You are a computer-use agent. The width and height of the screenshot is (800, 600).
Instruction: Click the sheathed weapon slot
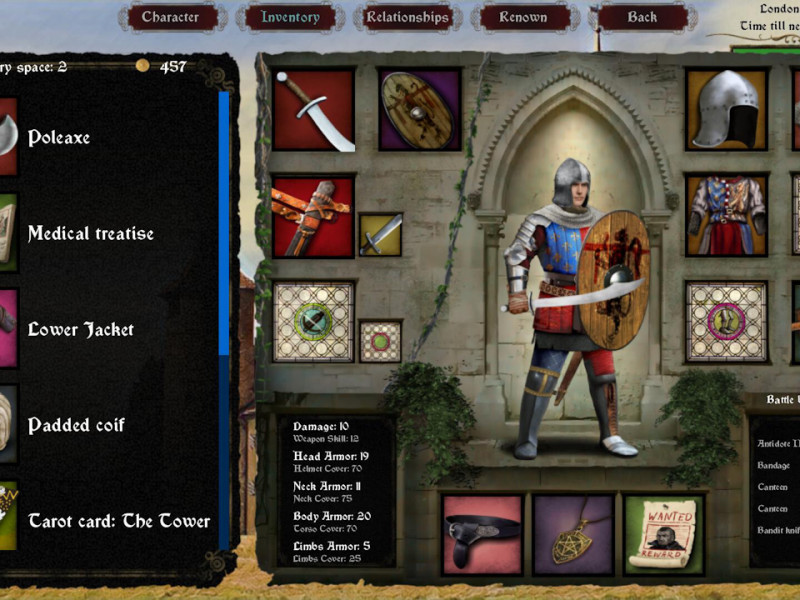click(x=313, y=216)
